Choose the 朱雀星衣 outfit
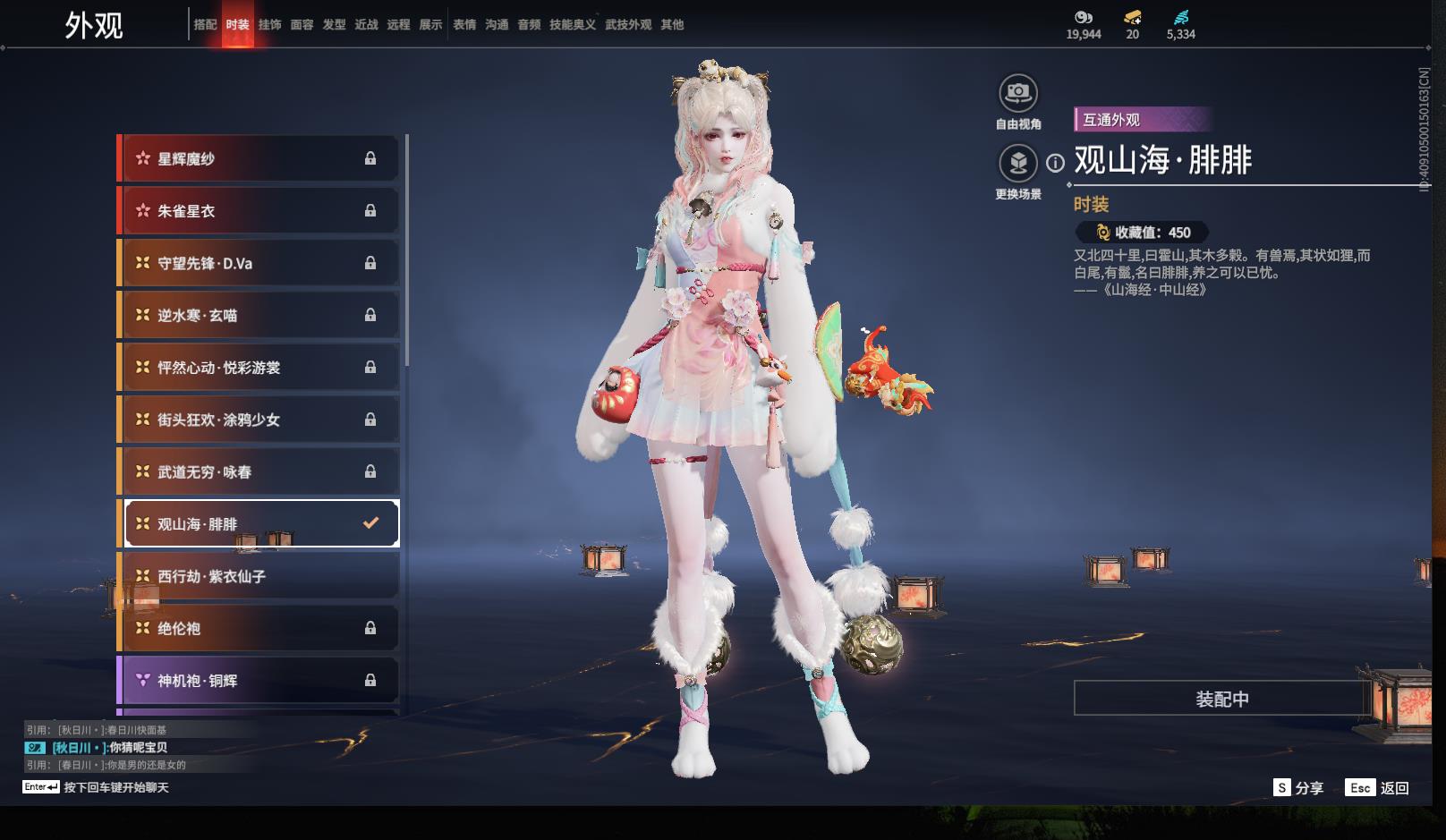The width and height of the screenshot is (1446, 840). coord(259,211)
